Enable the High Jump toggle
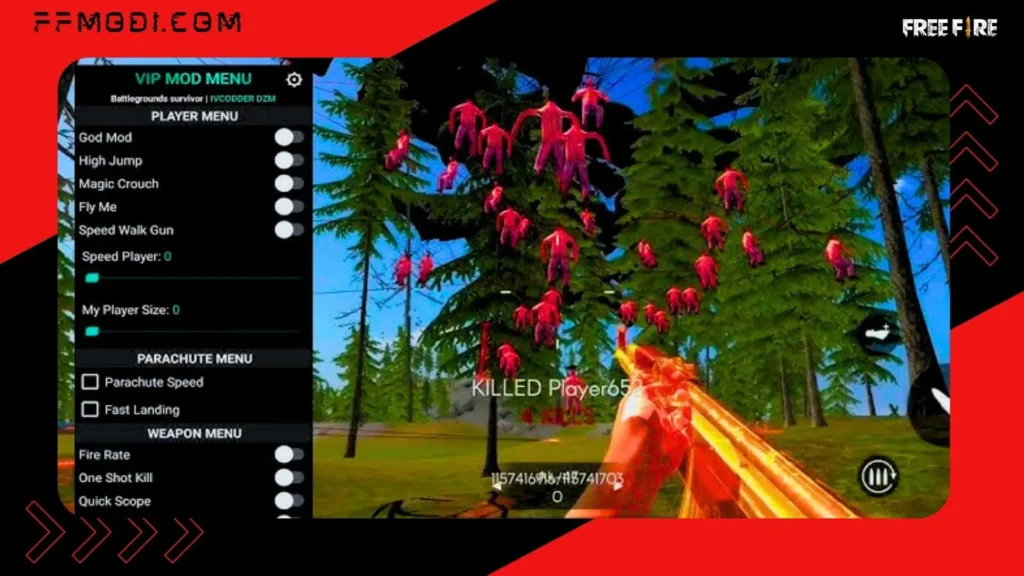This screenshot has width=1024, height=576. pos(289,160)
